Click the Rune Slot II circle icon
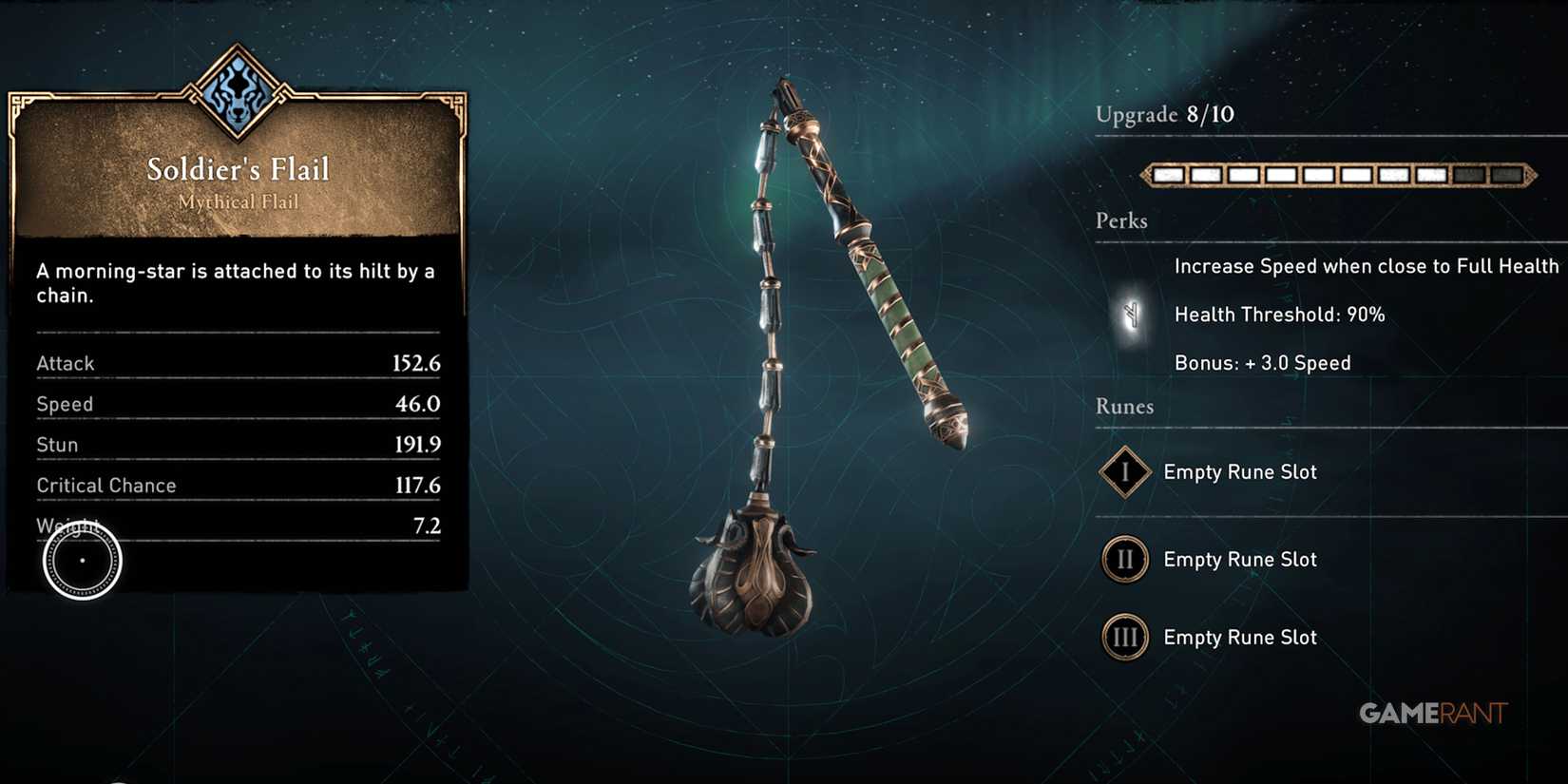This screenshot has height=784, width=1568. pos(1124,560)
